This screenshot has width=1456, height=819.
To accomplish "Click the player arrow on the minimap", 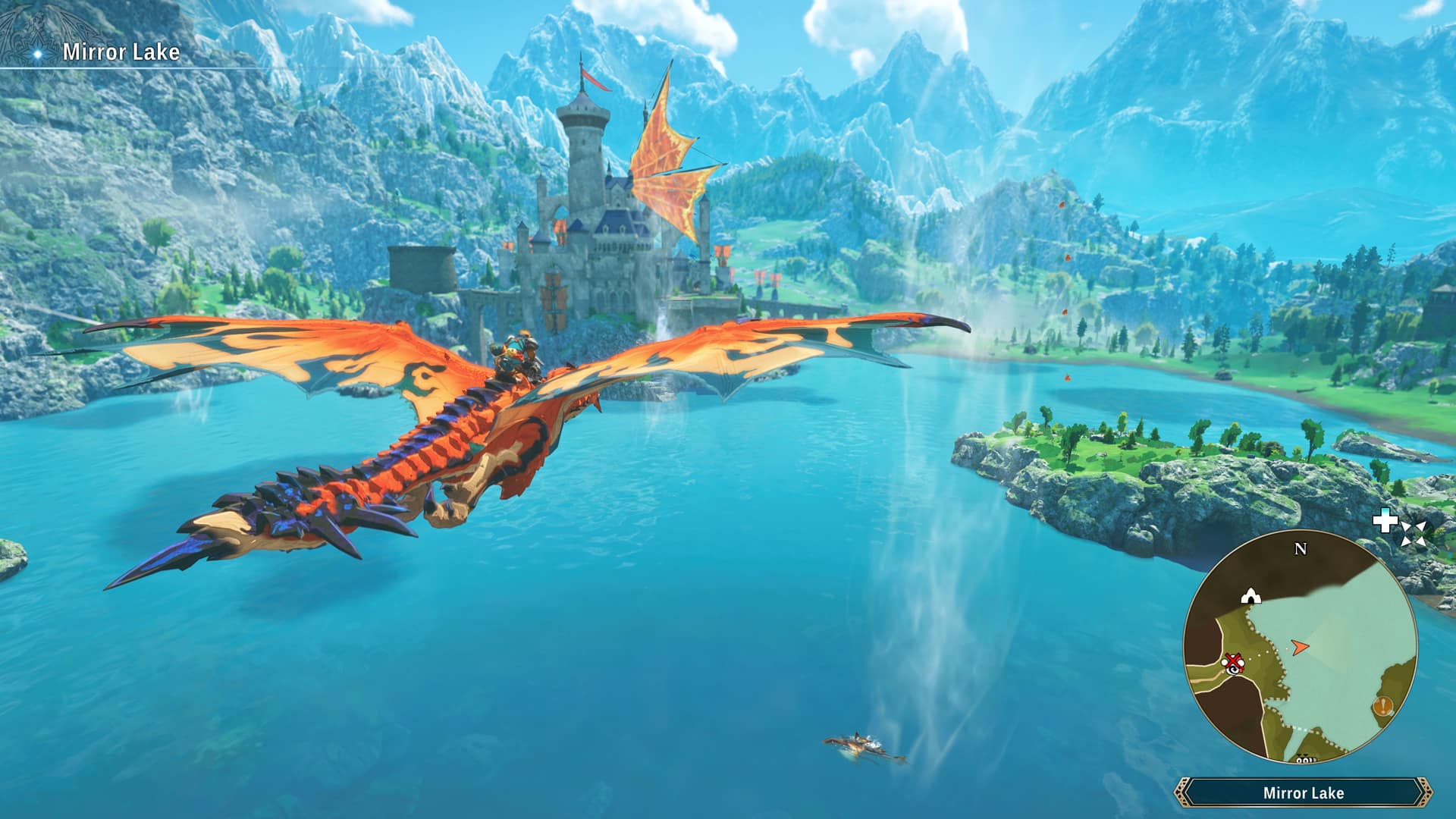I will coord(1299,647).
